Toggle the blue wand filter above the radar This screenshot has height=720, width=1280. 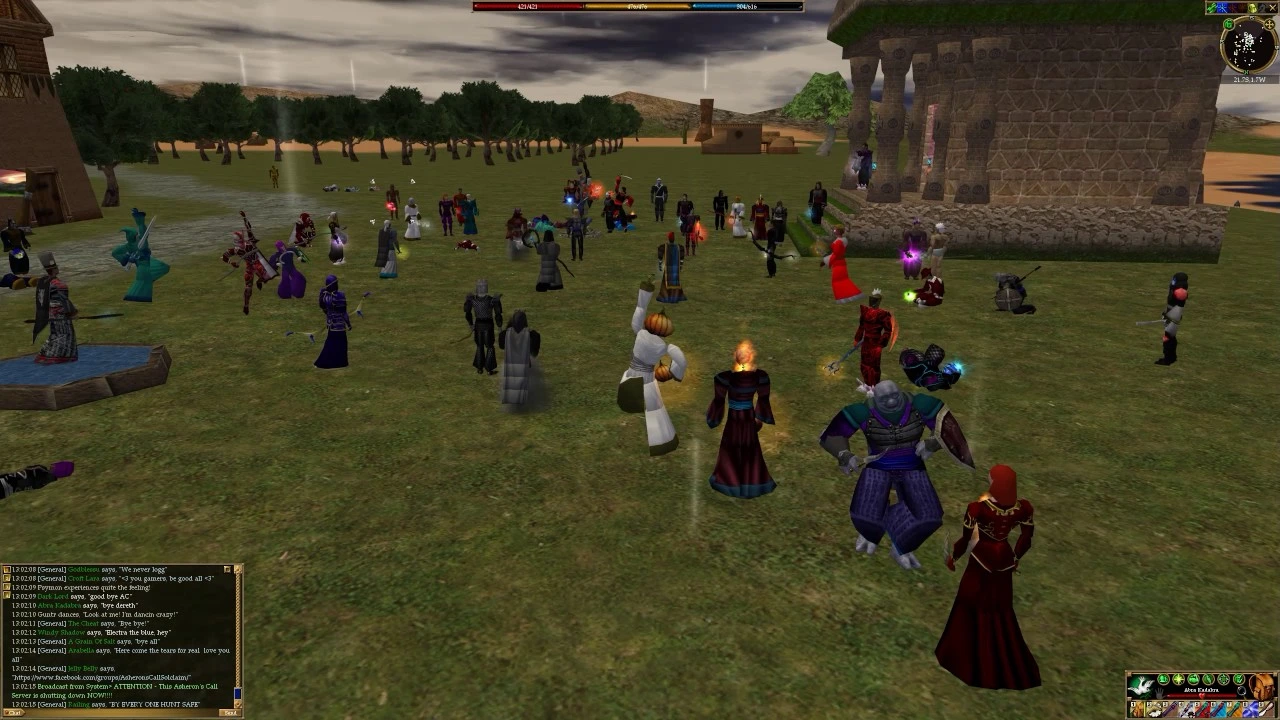pyautogui.click(x=1222, y=8)
